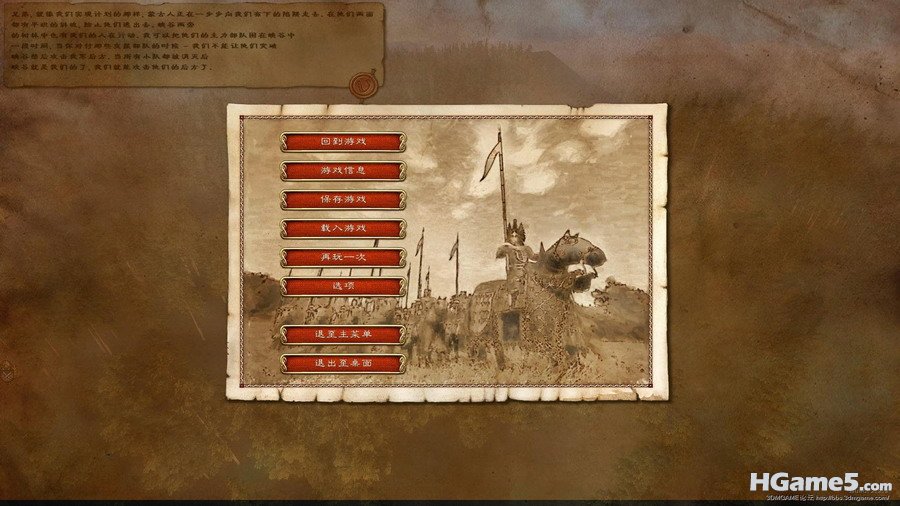900x506 pixels.
Task: Resume with the 回到游戏 button
Action: click(343, 142)
